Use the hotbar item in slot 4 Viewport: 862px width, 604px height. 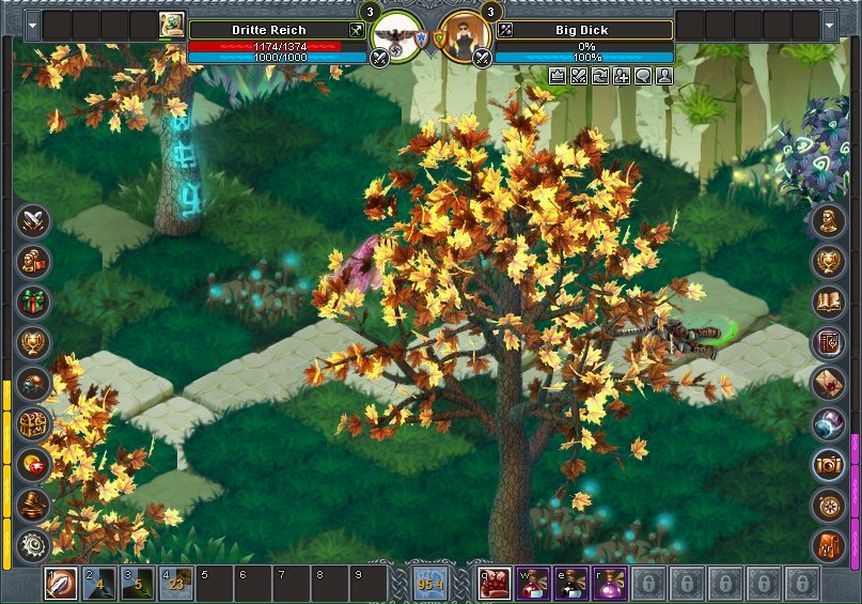(176, 583)
